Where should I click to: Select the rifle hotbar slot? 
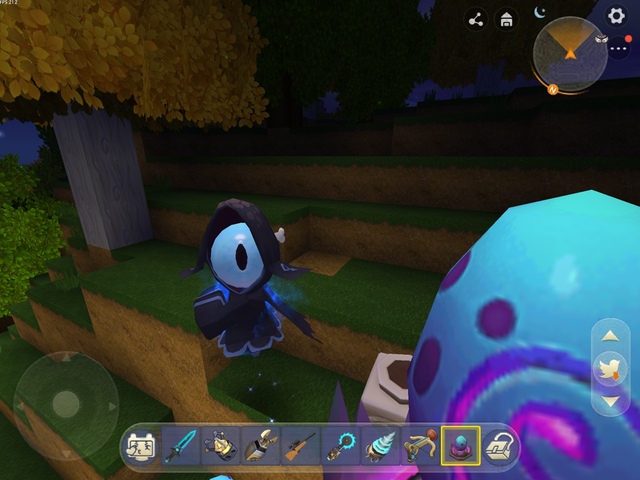299,446
